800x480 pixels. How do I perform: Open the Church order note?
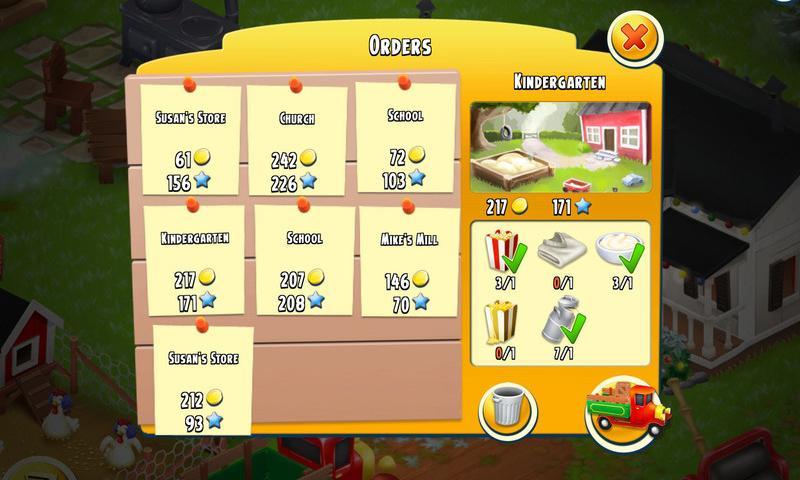297,140
